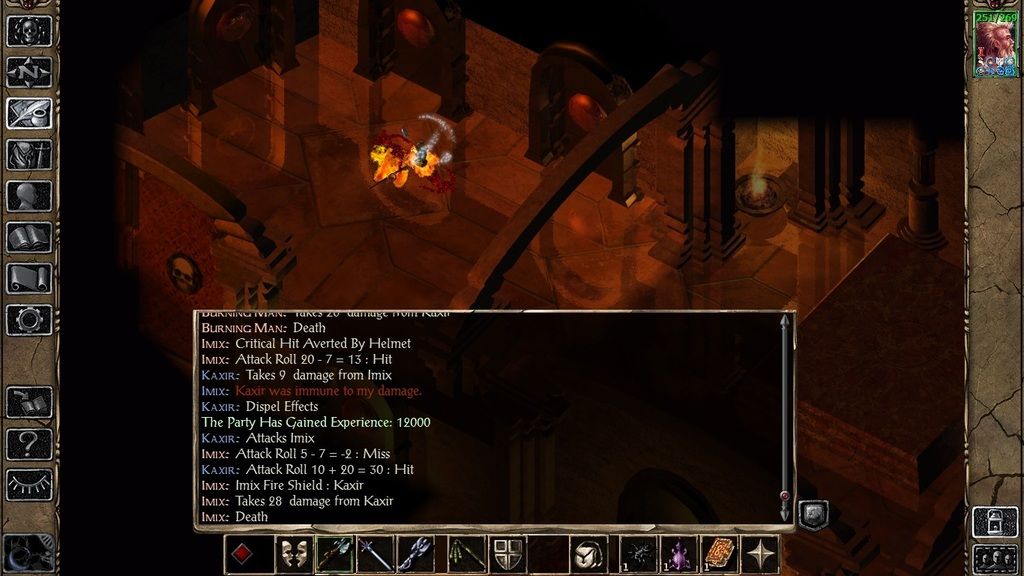Viewport: 1024px width, 576px height.
Task: Open the character record with the bust icon
Action: [x=29, y=195]
